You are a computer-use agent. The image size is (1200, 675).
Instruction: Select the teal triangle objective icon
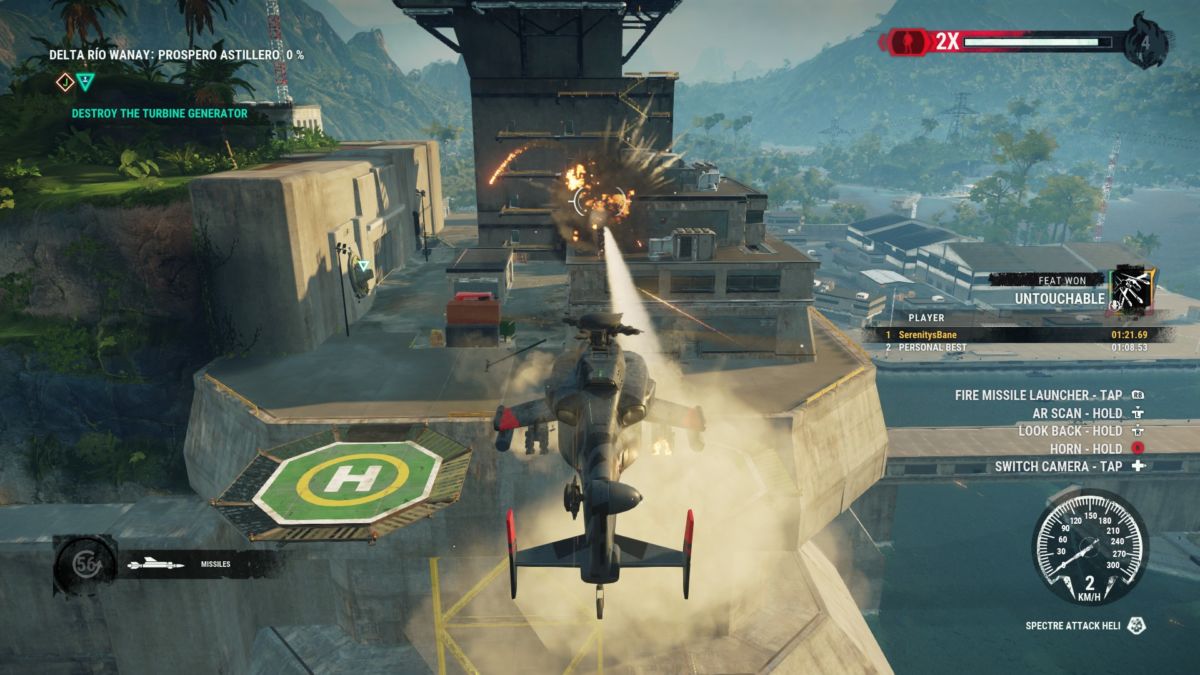(x=86, y=82)
